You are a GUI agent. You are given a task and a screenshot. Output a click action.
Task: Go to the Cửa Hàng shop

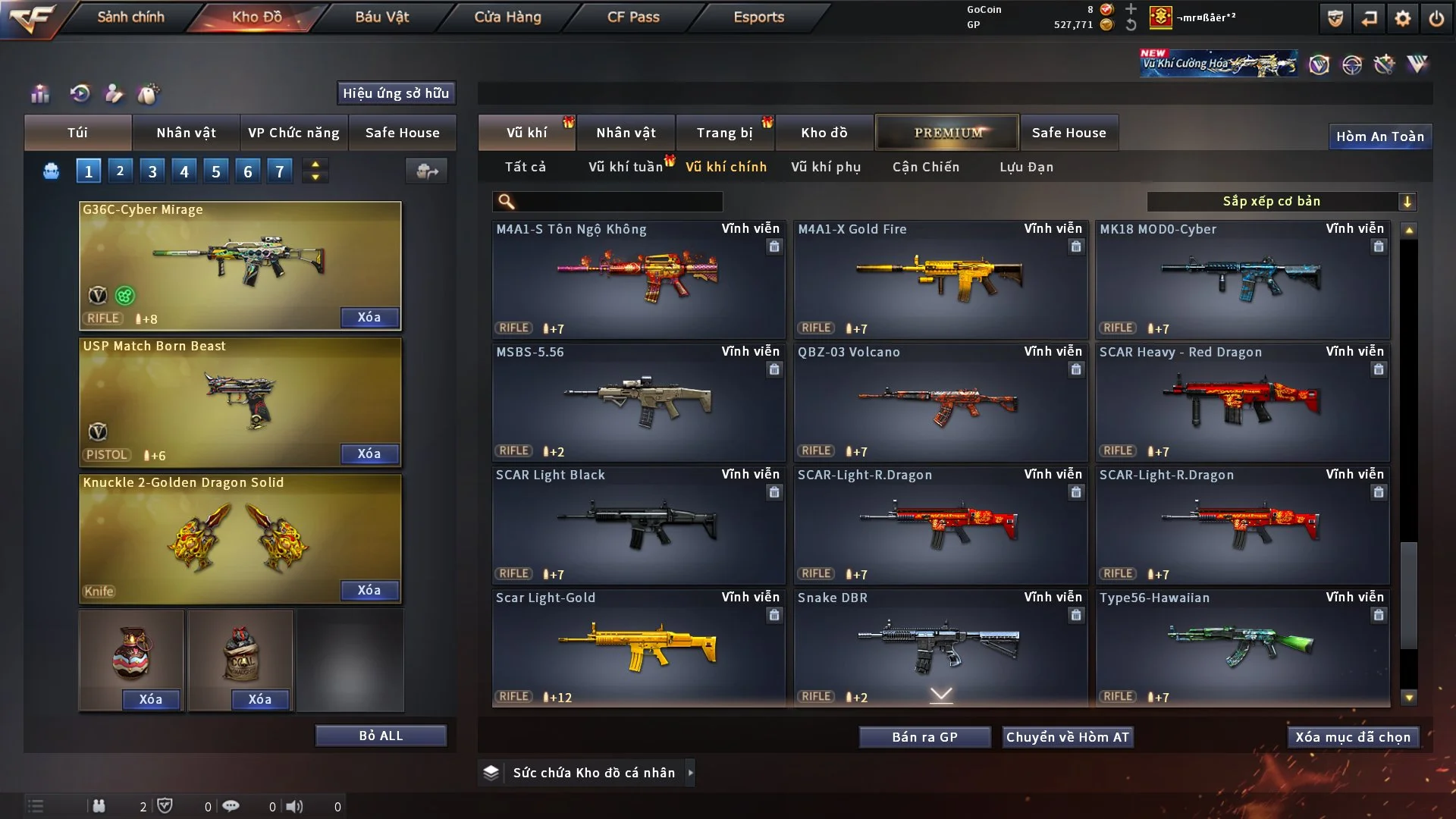point(507,17)
